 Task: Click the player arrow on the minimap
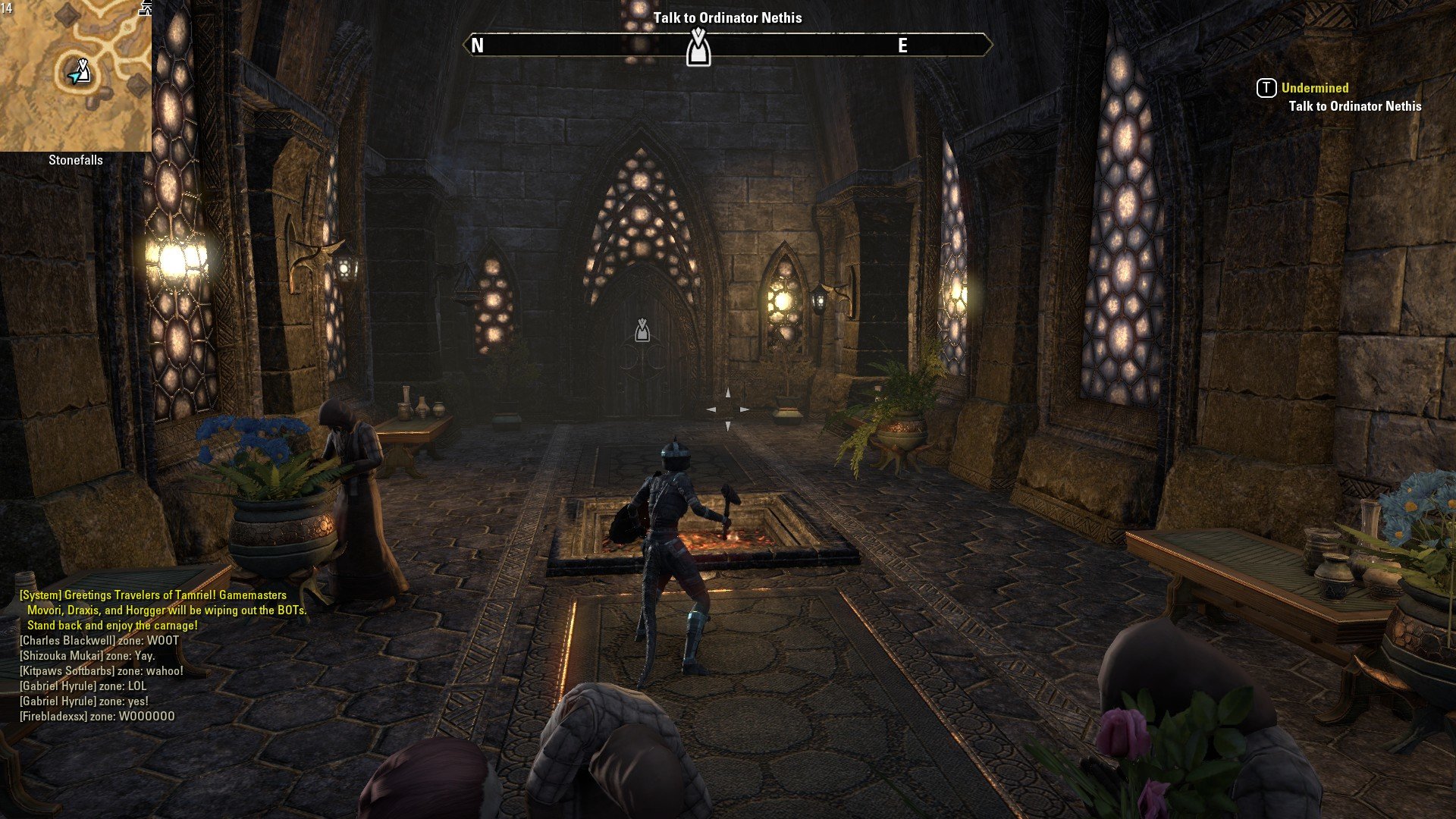76,75
